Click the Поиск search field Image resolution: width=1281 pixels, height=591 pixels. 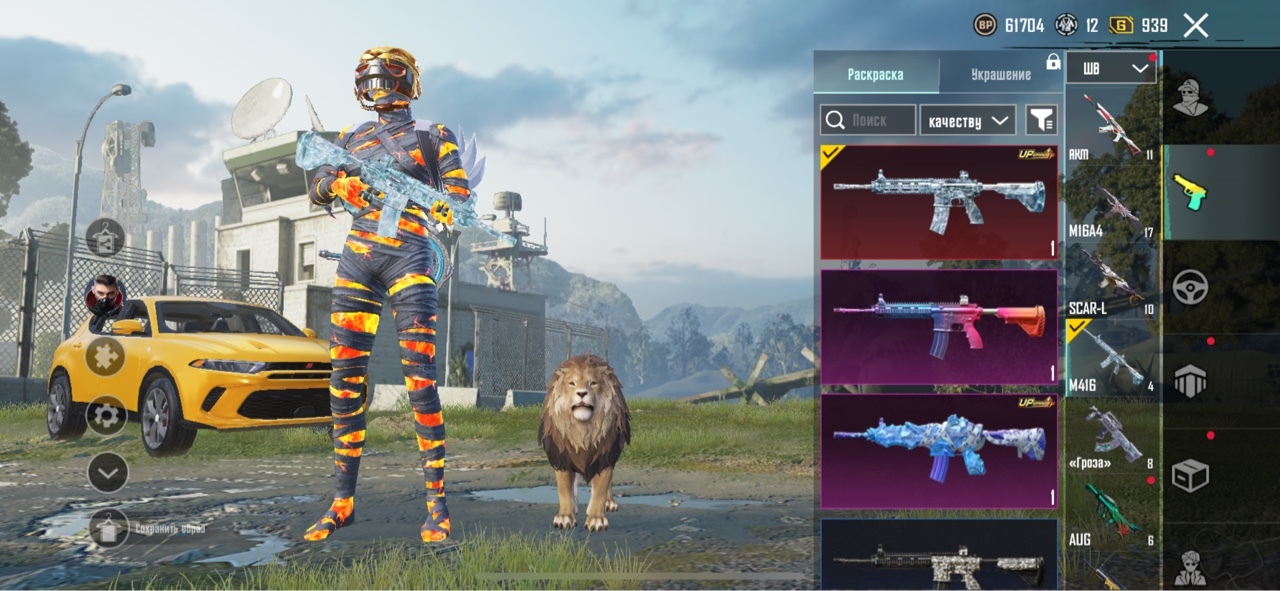coord(868,121)
